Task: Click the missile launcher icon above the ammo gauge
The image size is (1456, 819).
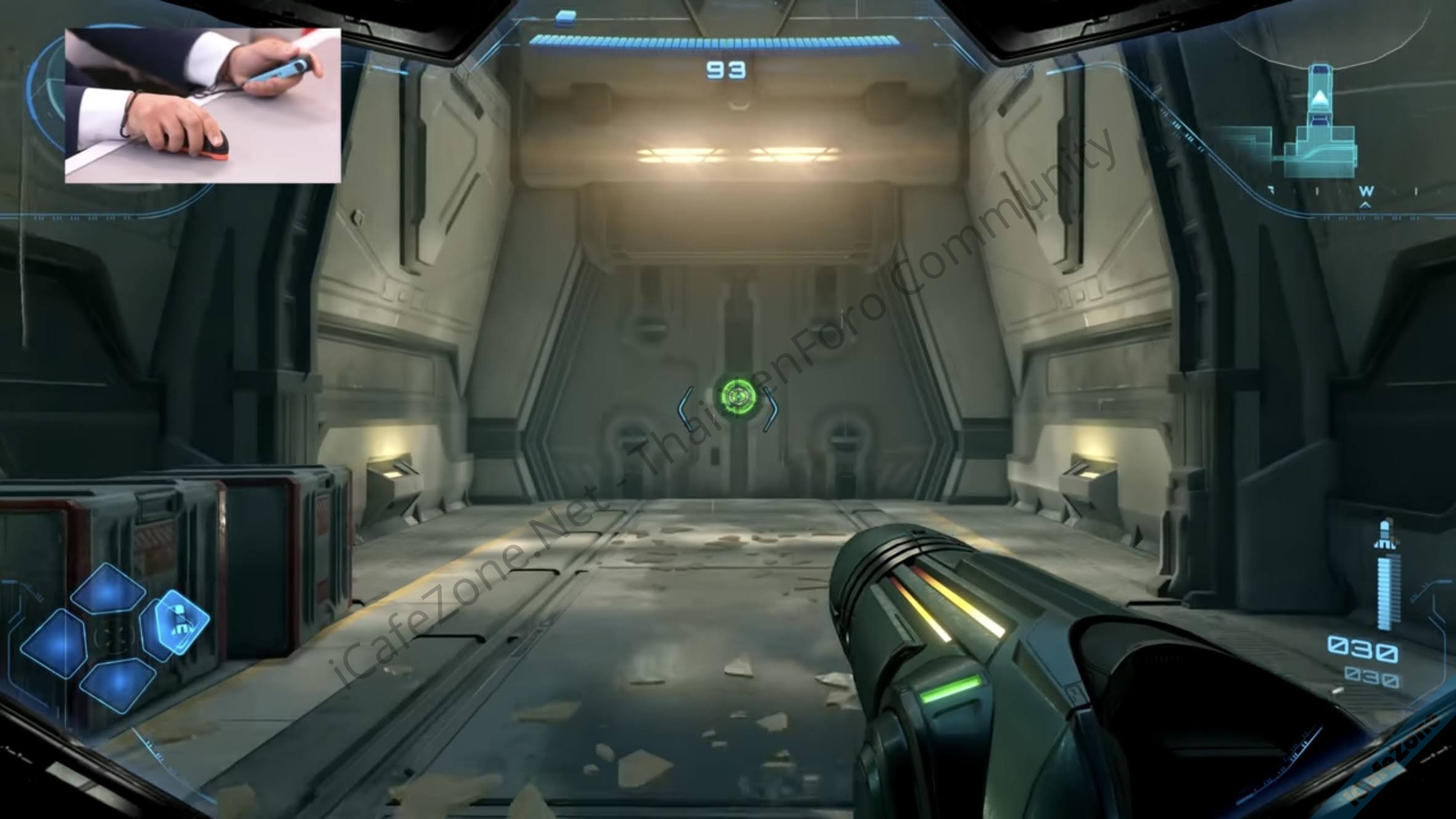Action: [x=1386, y=535]
